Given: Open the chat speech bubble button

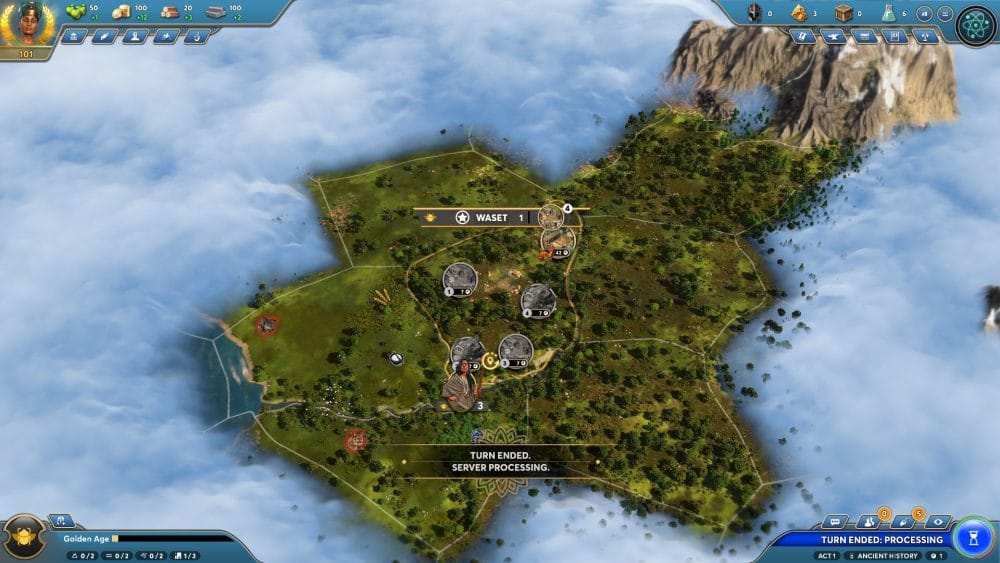Looking at the screenshot, I should pyautogui.click(x=833, y=522).
